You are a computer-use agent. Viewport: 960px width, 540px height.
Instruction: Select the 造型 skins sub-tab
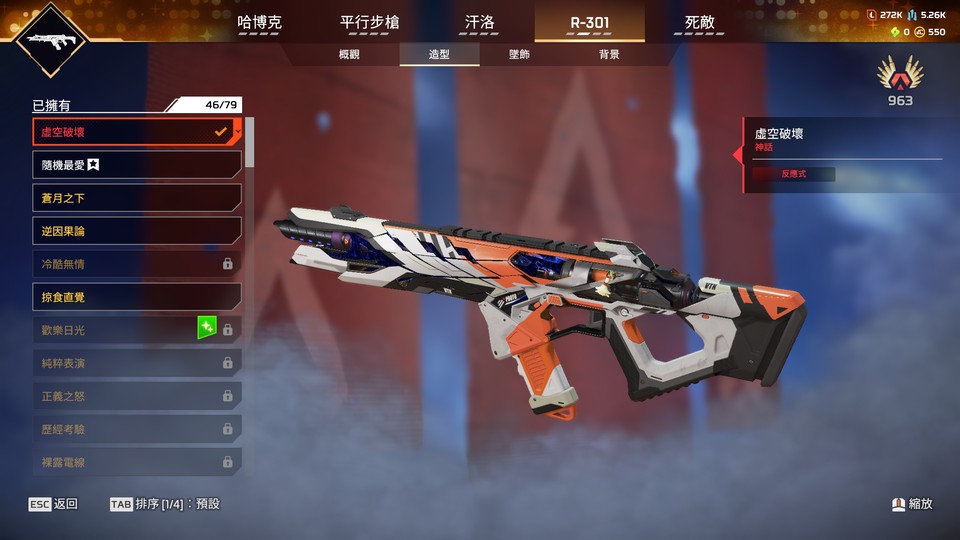tap(439, 54)
